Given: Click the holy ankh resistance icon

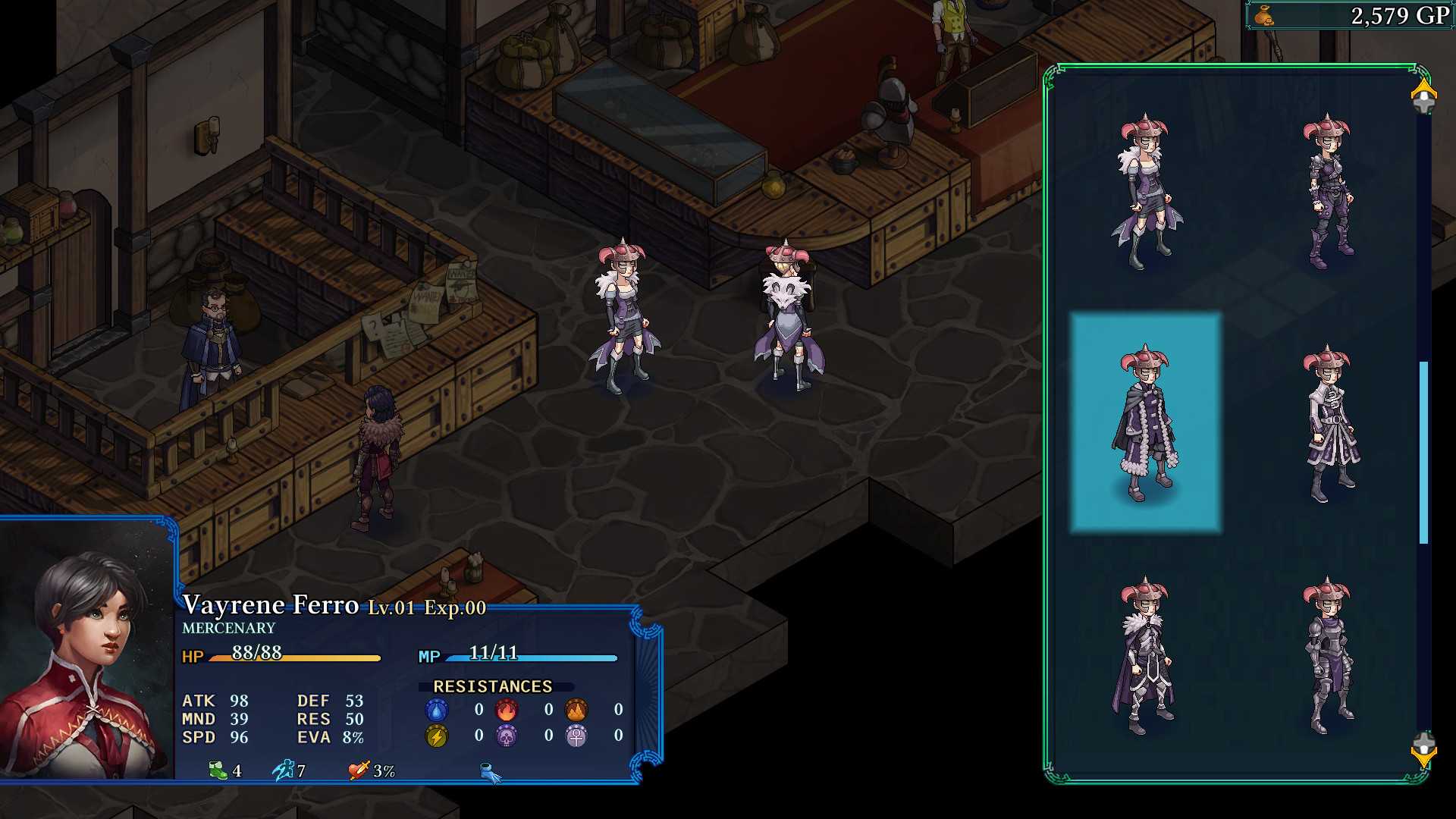Looking at the screenshot, I should (576, 734).
